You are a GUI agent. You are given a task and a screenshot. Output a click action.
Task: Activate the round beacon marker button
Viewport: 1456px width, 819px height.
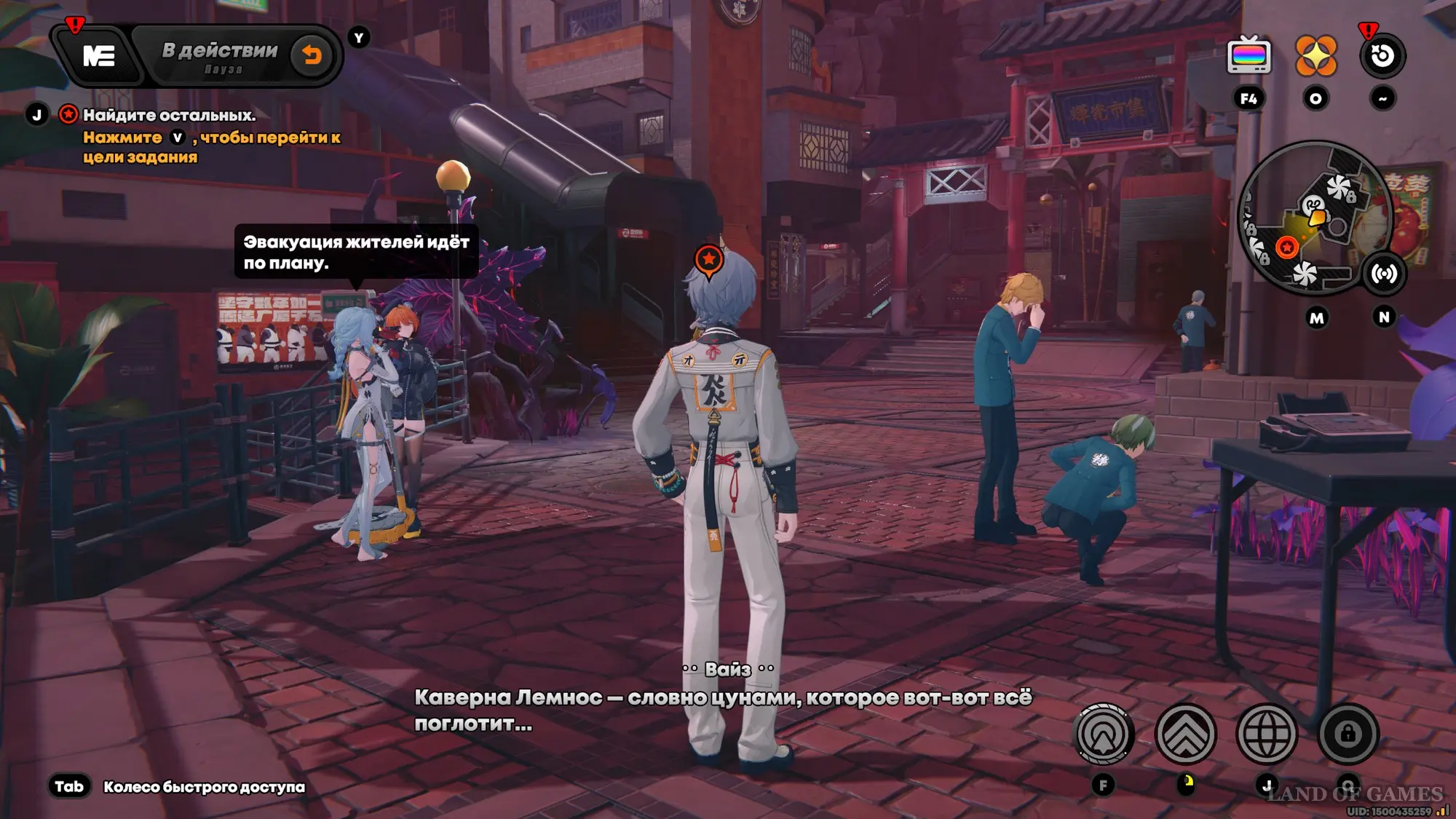coord(1104,734)
